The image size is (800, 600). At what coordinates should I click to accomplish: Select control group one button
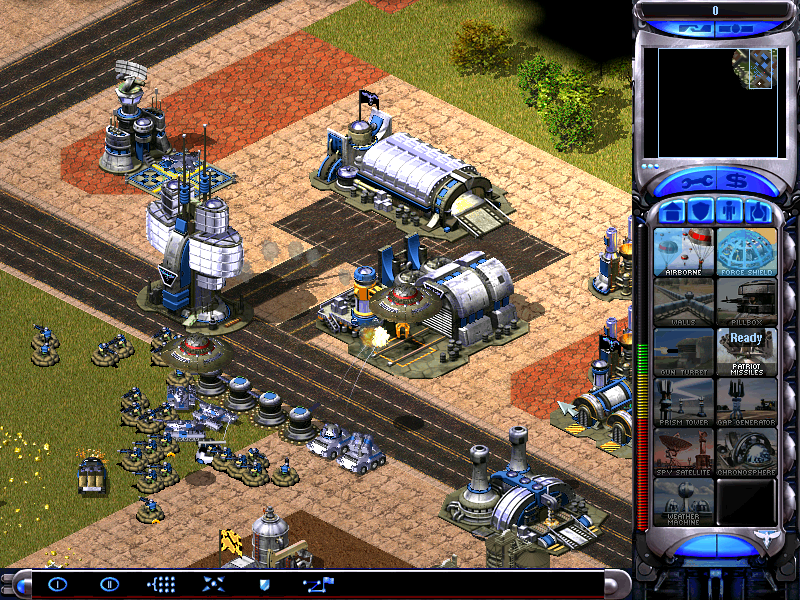coord(57,584)
